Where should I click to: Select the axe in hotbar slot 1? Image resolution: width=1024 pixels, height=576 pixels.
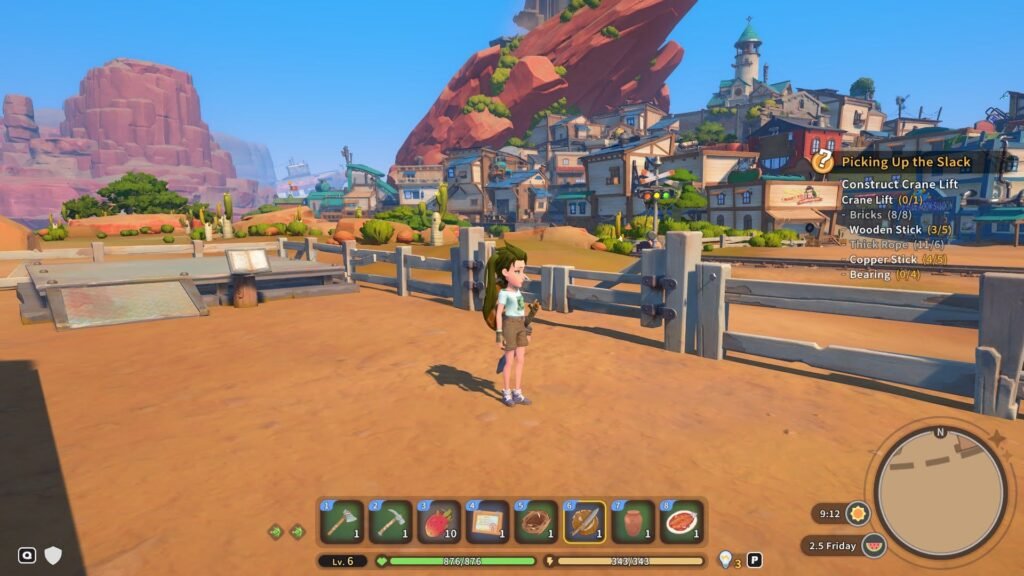point(341,522)
